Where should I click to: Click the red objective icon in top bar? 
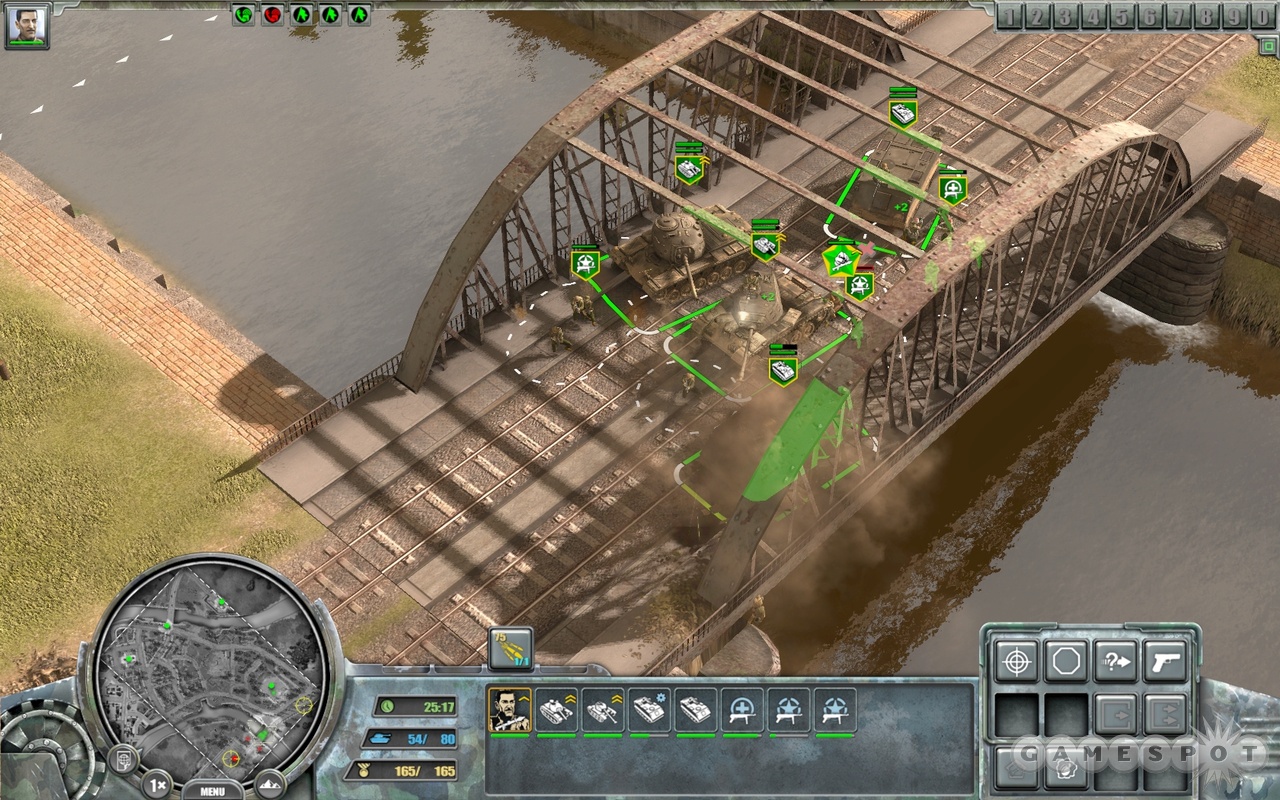click(272, 15)
